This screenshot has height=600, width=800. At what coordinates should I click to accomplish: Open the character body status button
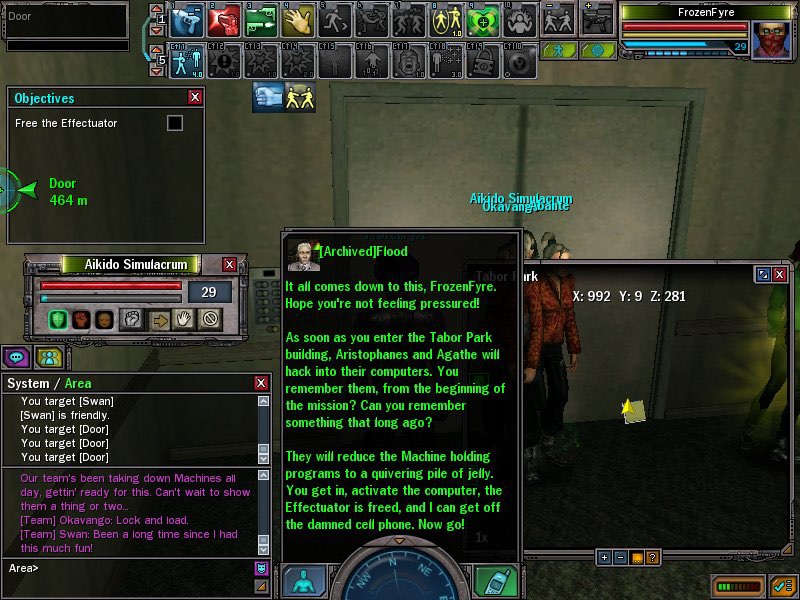tap(304, 582)
